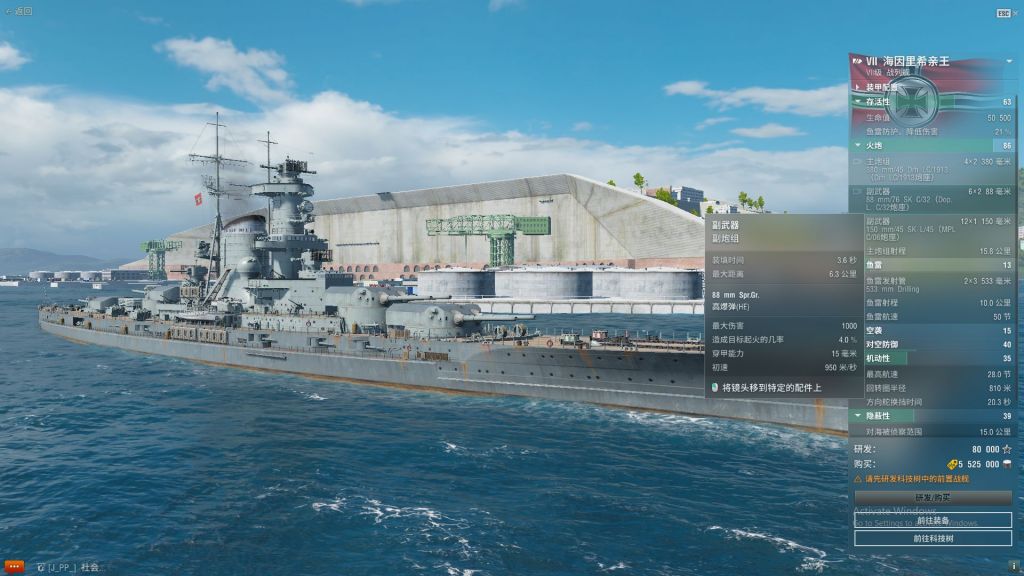Go to equipment via 前往装备
The width and height of the screenshot is (1024, 576).
click(x=932, y=520)
